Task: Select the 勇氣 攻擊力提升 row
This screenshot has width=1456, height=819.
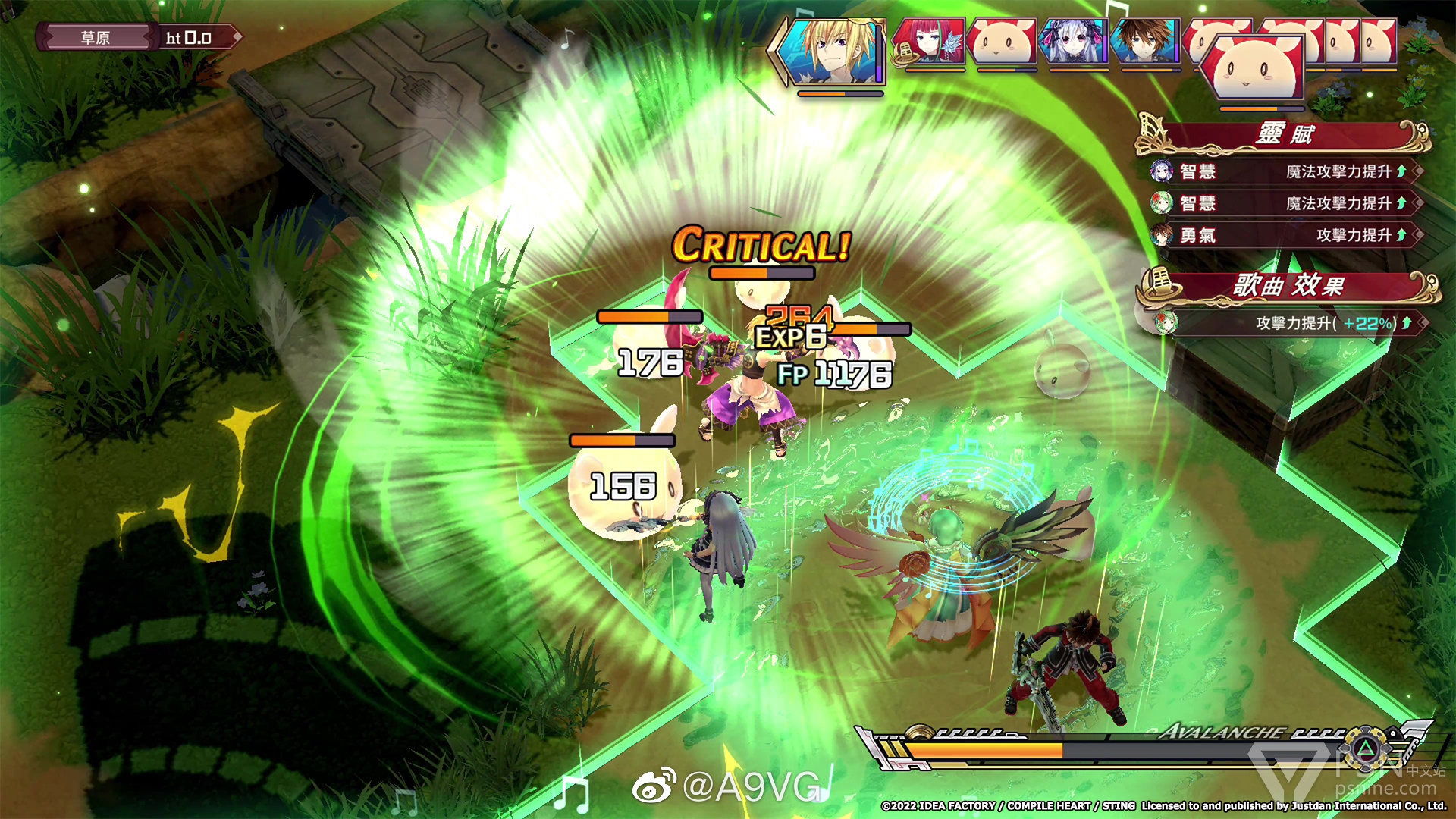Action: click(1285, 236)
